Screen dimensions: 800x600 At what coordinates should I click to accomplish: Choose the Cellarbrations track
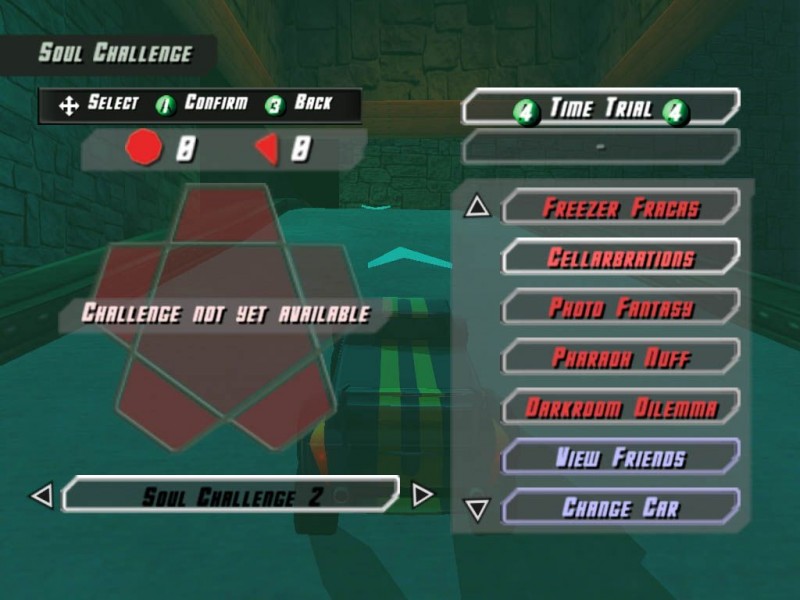click(620, 258)
